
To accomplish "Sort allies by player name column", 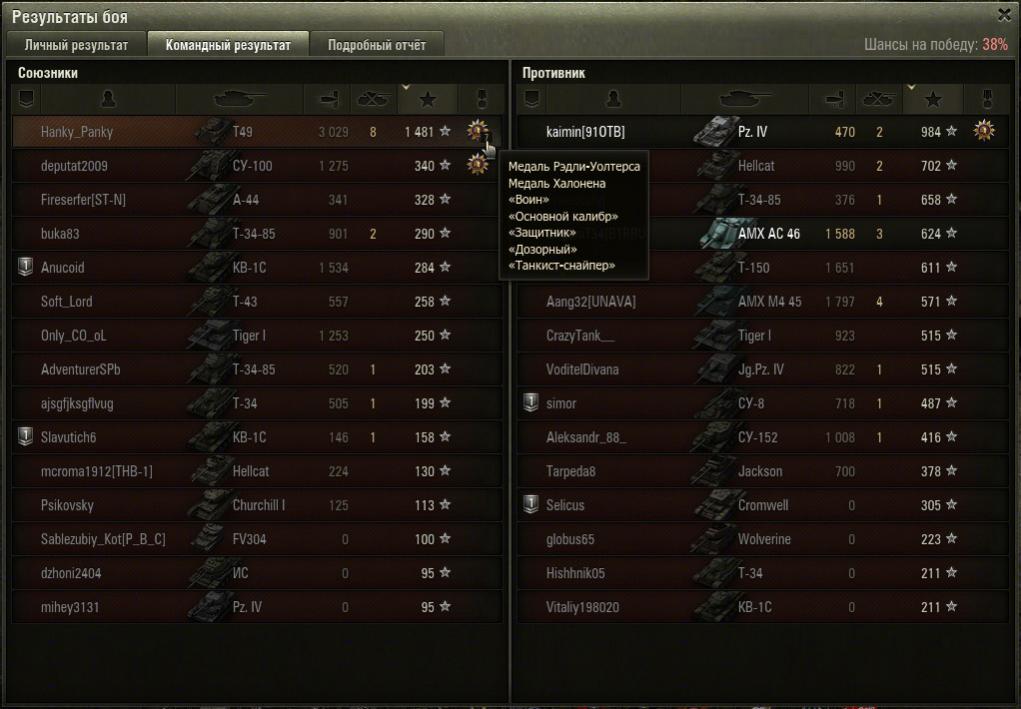I will click(108, 99).
